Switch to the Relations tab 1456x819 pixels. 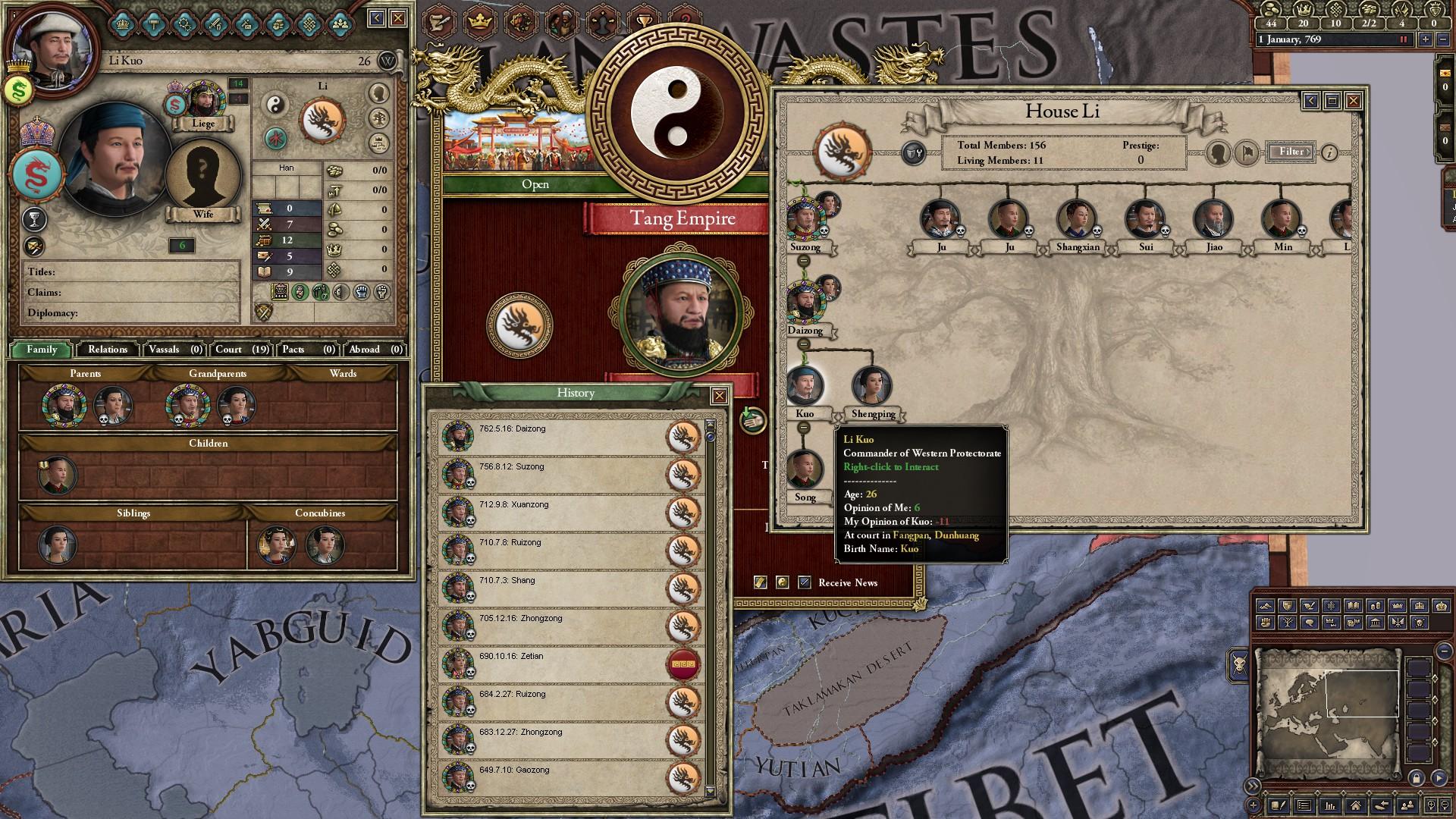point(108,350)
